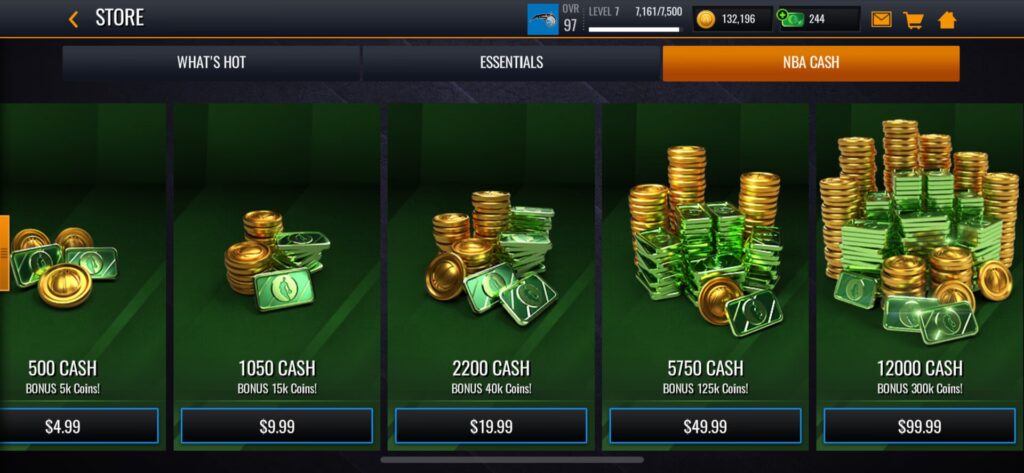1024x473 pixels.
Task: Expand the orange side handle
Action: (x=4, y=254)
